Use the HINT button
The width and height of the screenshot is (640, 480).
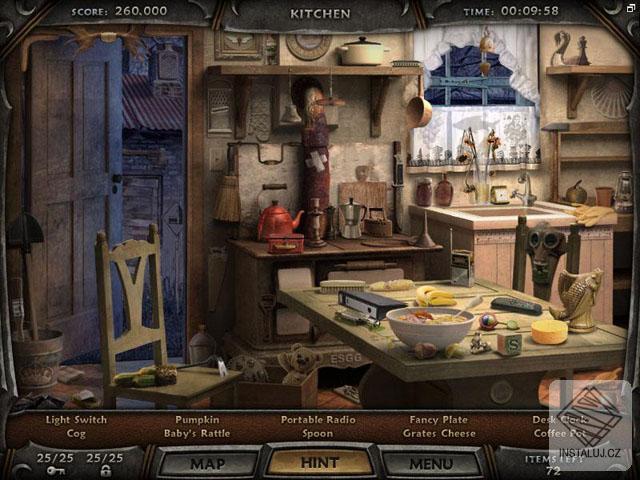coord(319,463)
